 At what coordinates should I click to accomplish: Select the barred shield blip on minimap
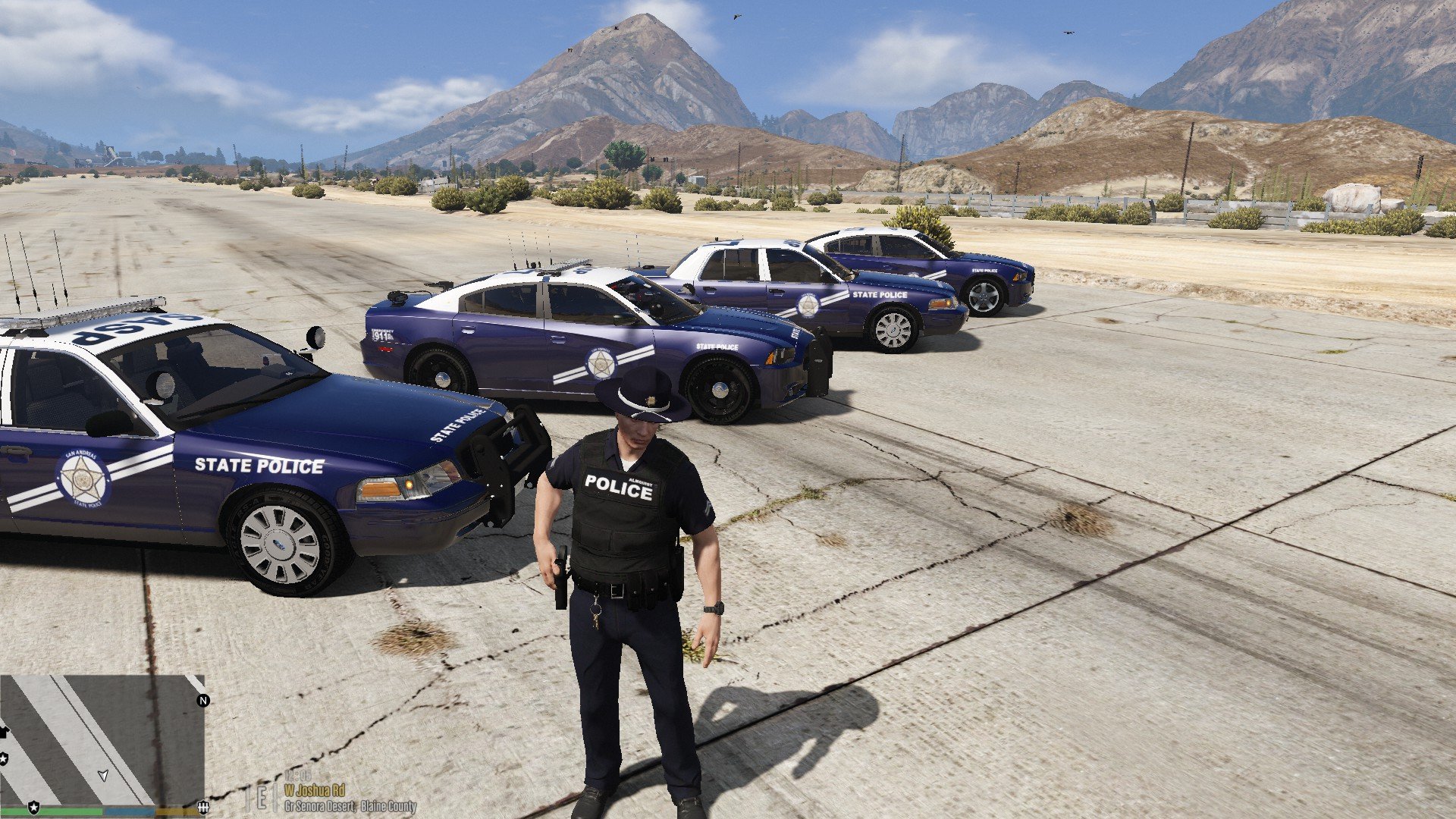tap(202, 807)
